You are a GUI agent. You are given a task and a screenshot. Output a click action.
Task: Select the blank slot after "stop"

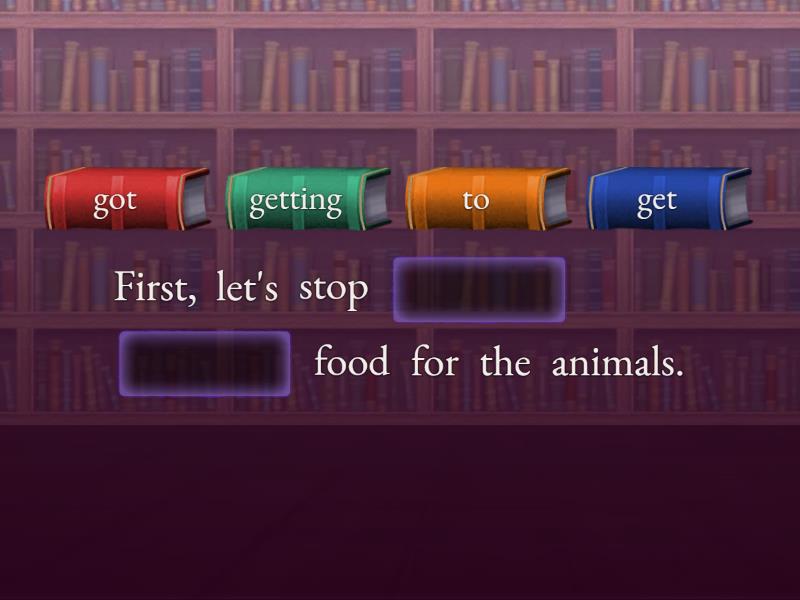[479, 290]
